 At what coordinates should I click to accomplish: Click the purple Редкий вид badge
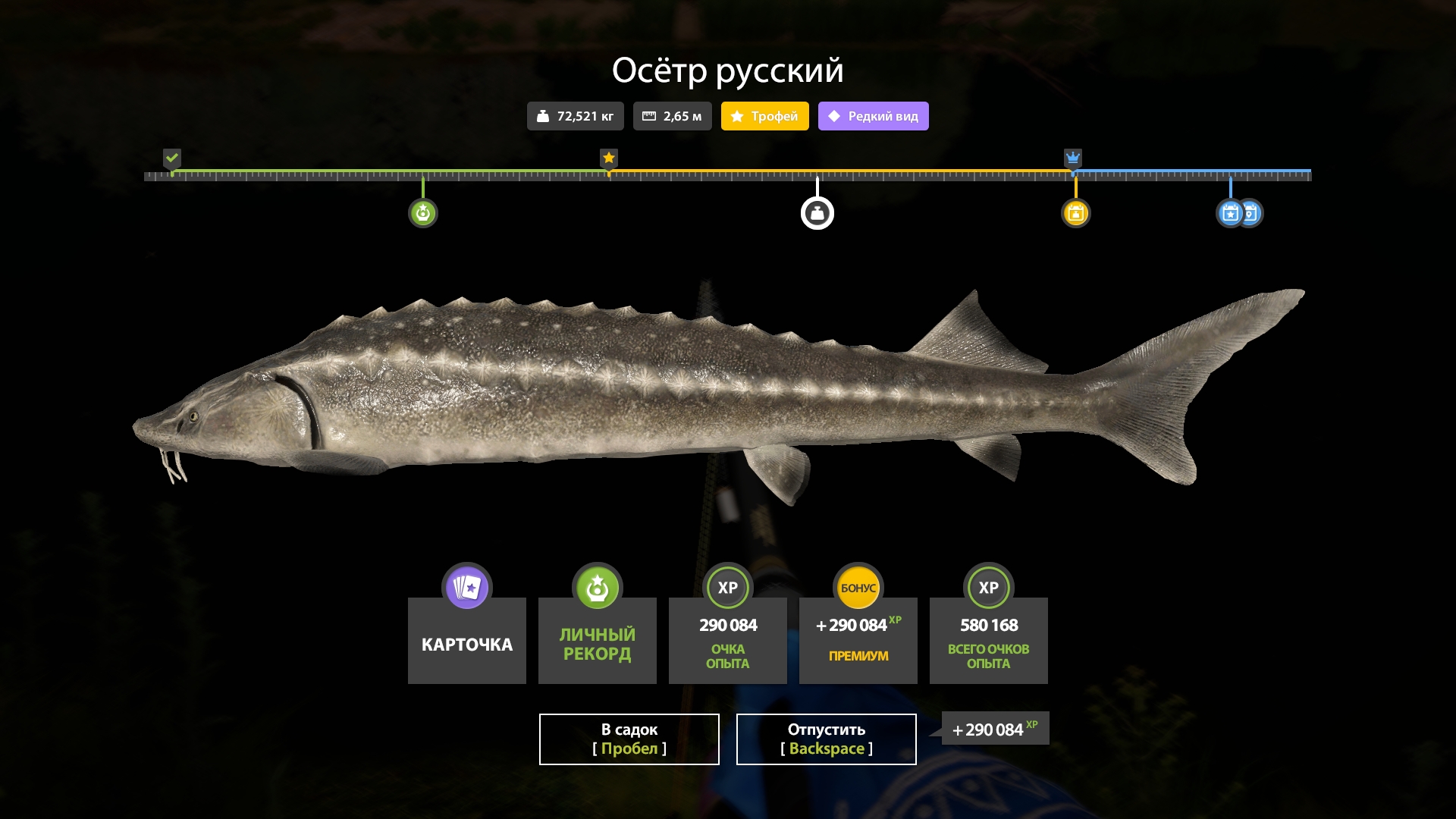(x=873, y=116)
